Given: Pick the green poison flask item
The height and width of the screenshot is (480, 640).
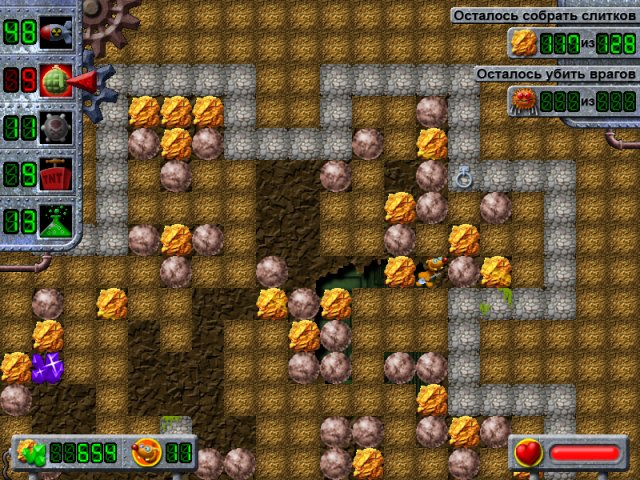Looking at the screenshot, I should pyautogui.click(x=54, y=220).
